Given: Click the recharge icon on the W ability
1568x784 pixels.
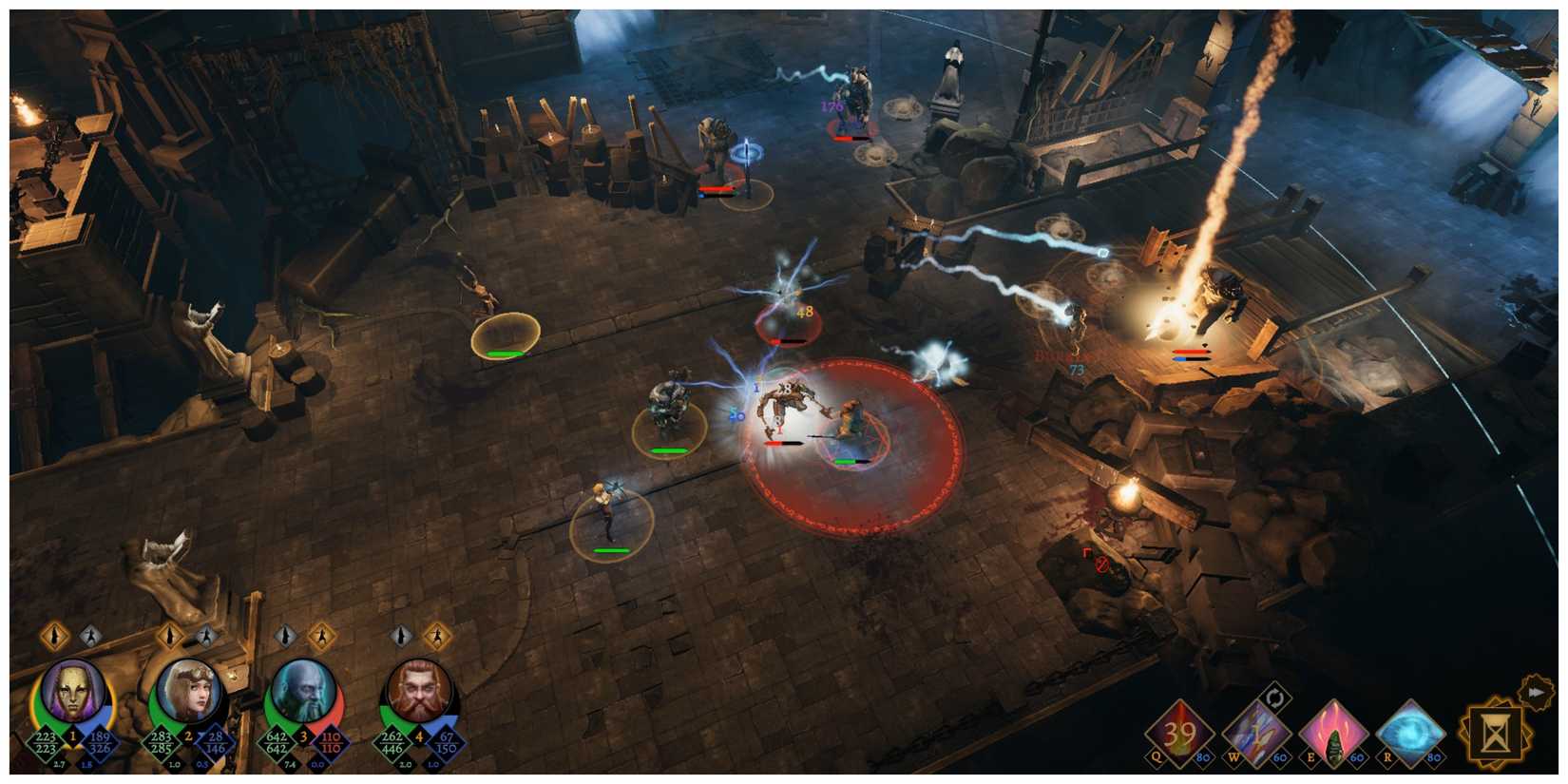Looking at the screenshot, I should coord(1275,697).
